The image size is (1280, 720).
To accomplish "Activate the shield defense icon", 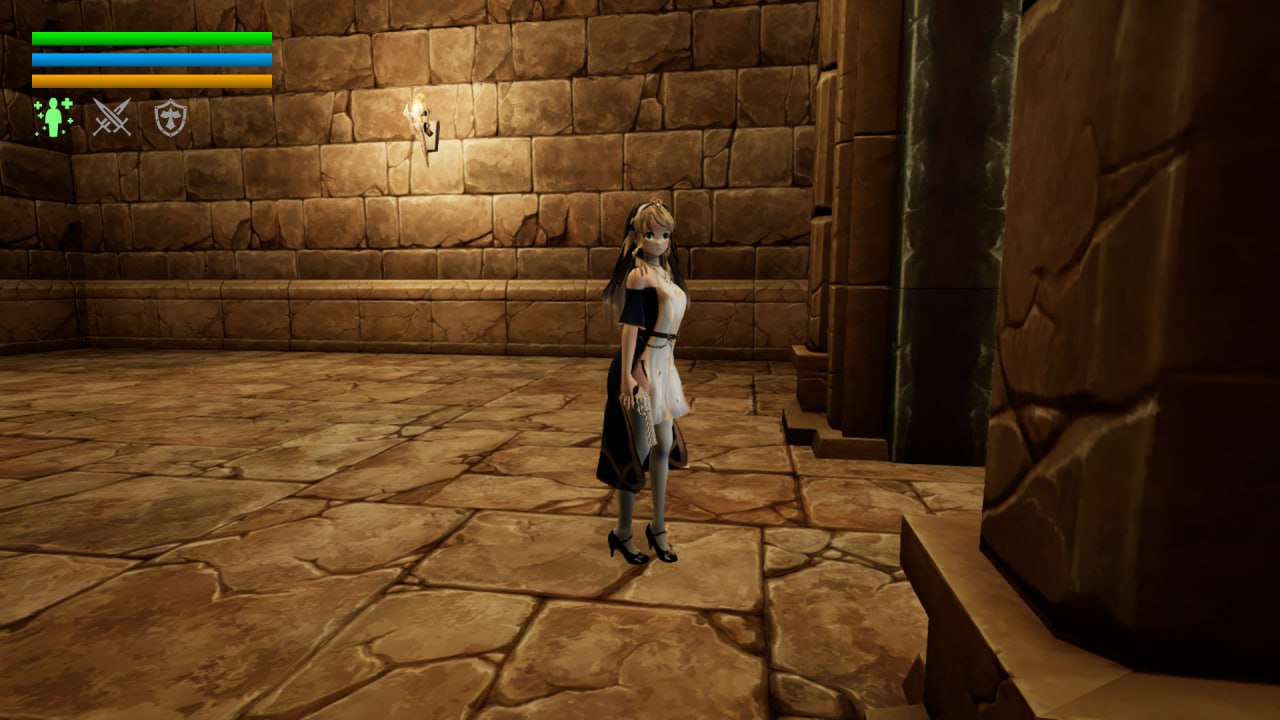I will 171,118.
